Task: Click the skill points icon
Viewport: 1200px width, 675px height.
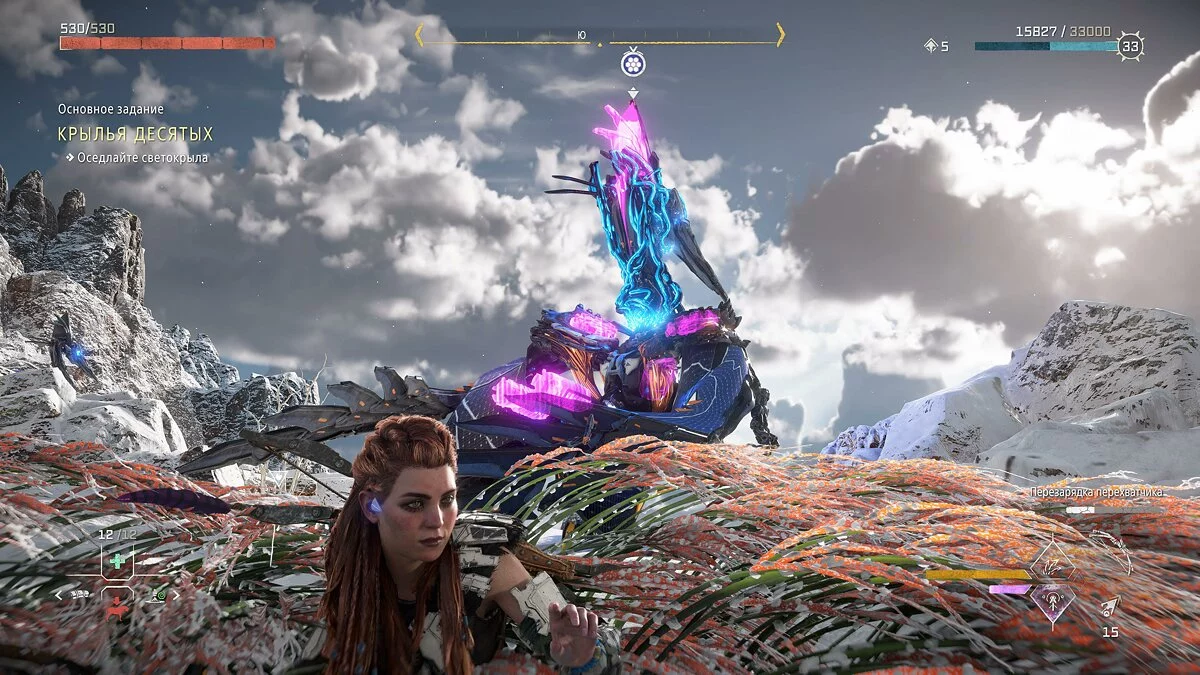Action: (931, 46)
